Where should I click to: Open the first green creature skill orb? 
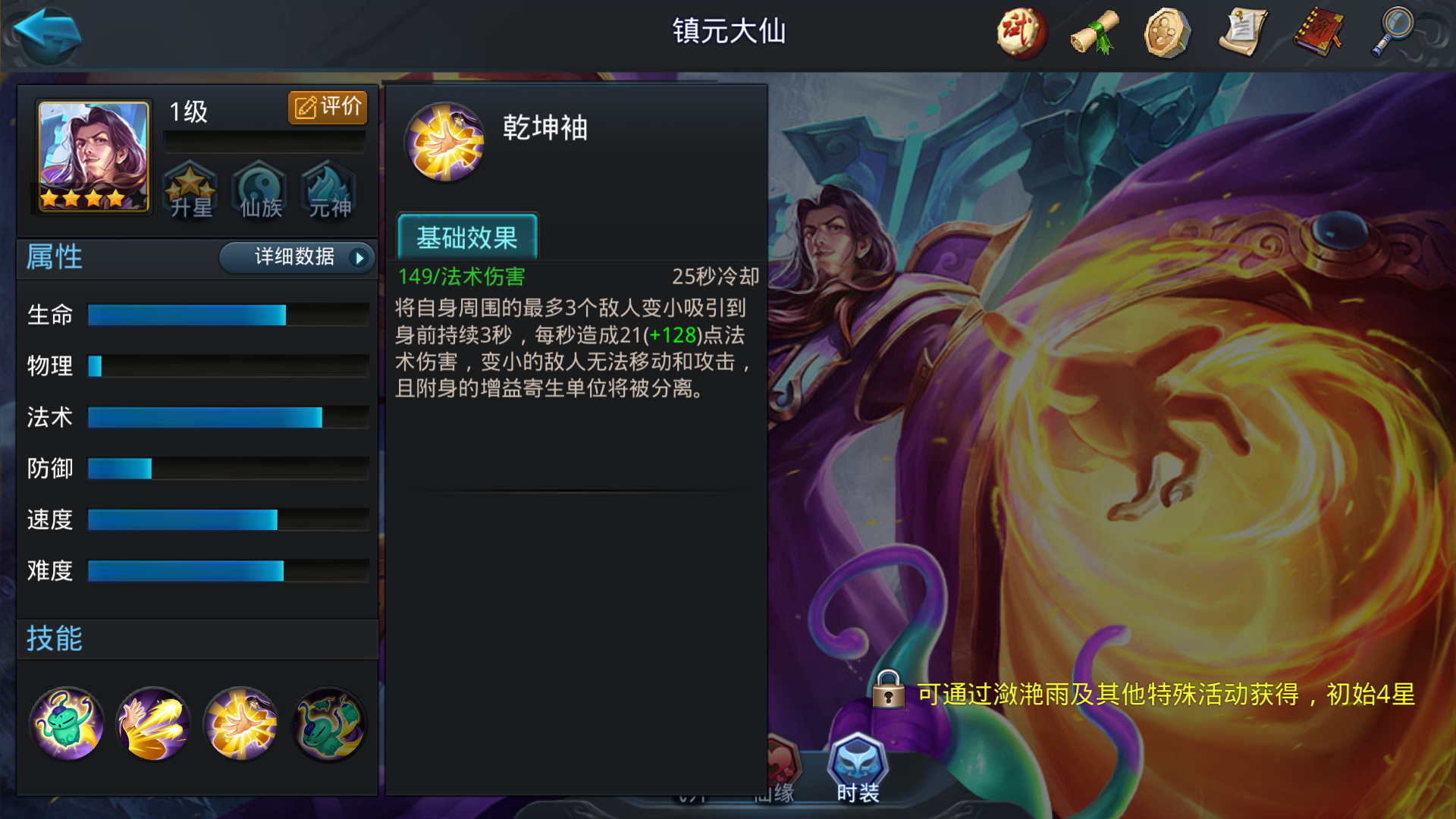pos(67,723)
